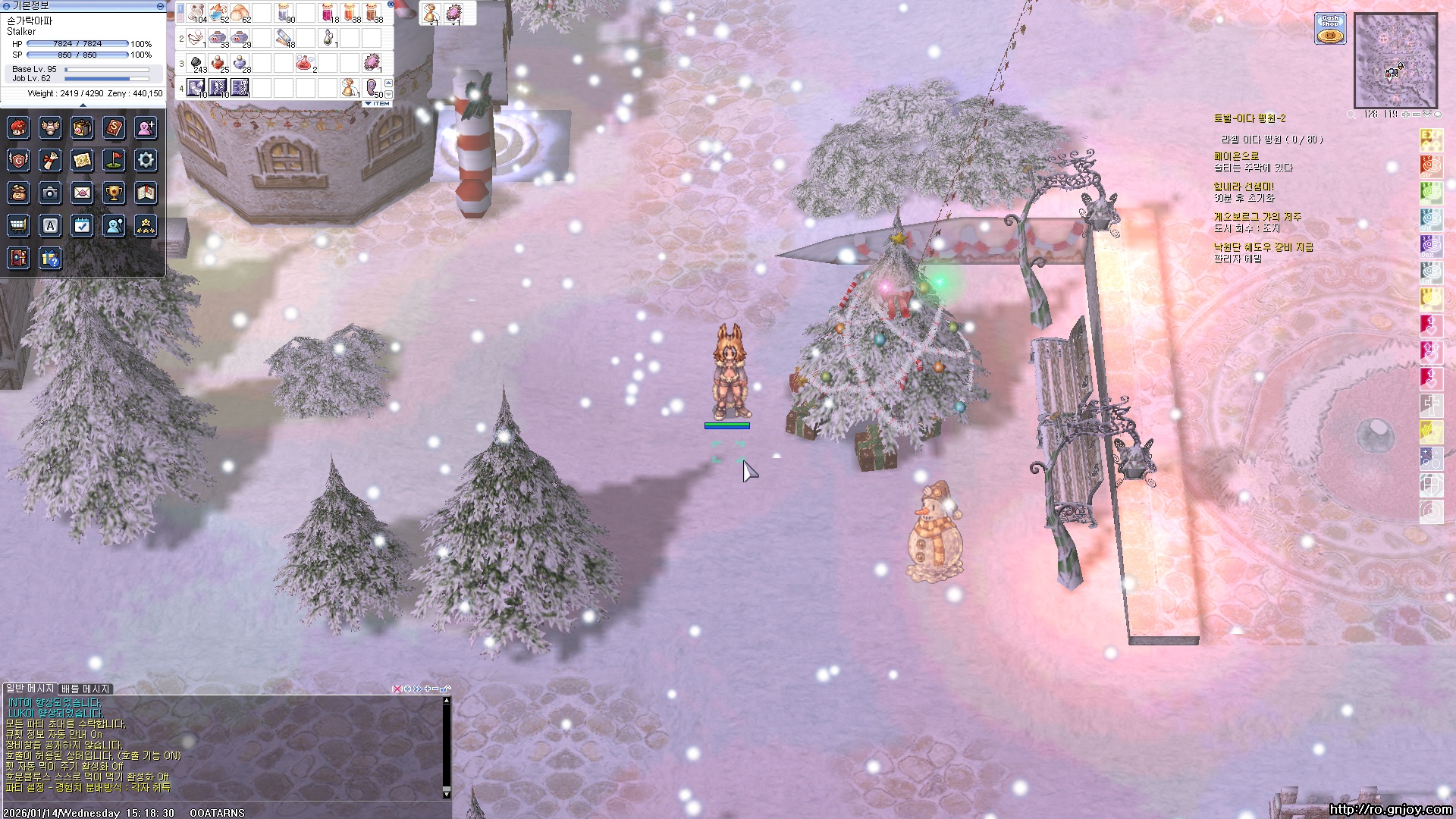Image resolution: width=1456 pixels, height=819 pixels.
Task: Open the shopping cart icon
Action: (x=18, y=225)
